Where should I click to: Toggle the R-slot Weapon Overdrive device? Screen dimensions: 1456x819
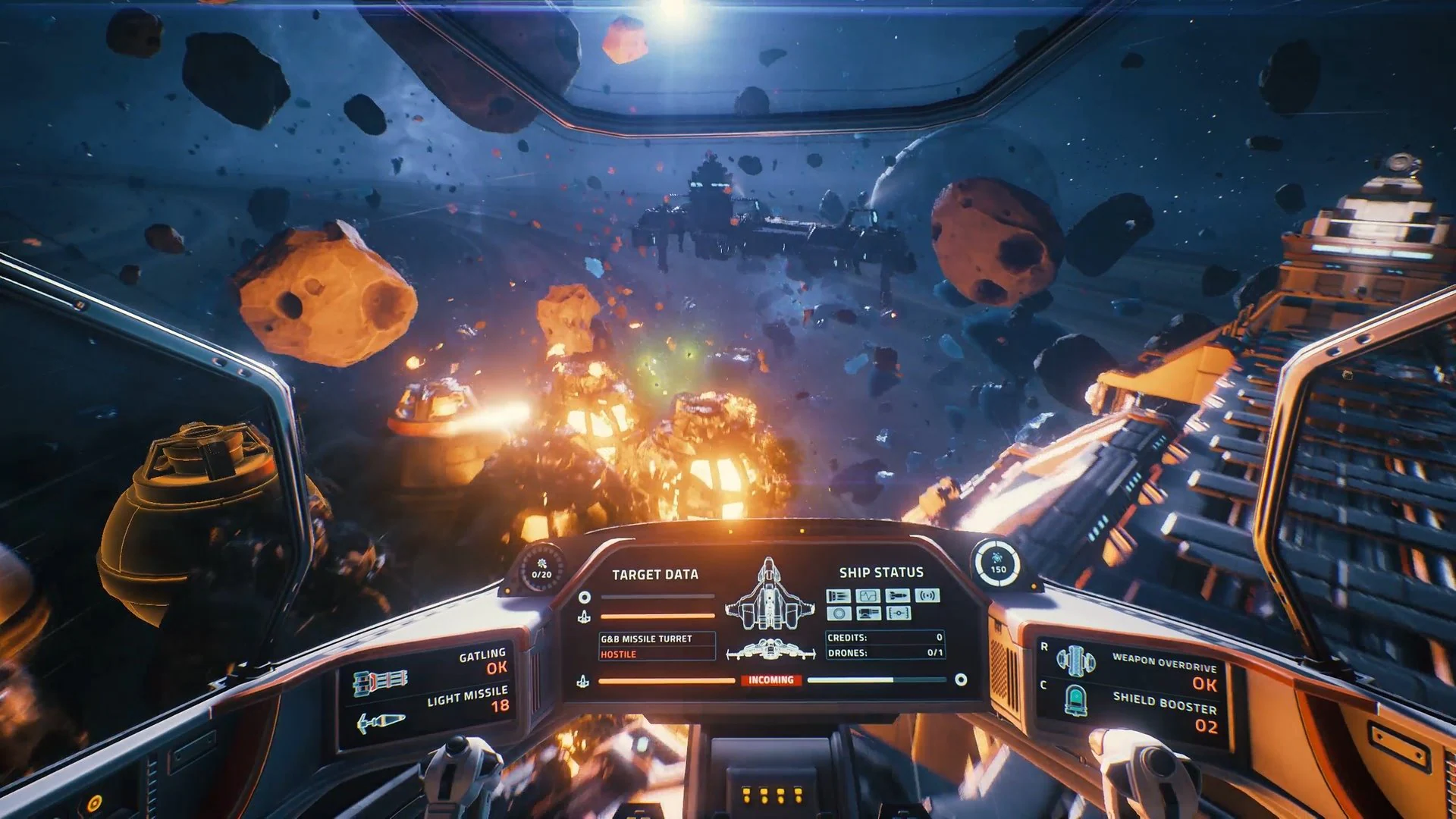click(x=1076, y=661)
